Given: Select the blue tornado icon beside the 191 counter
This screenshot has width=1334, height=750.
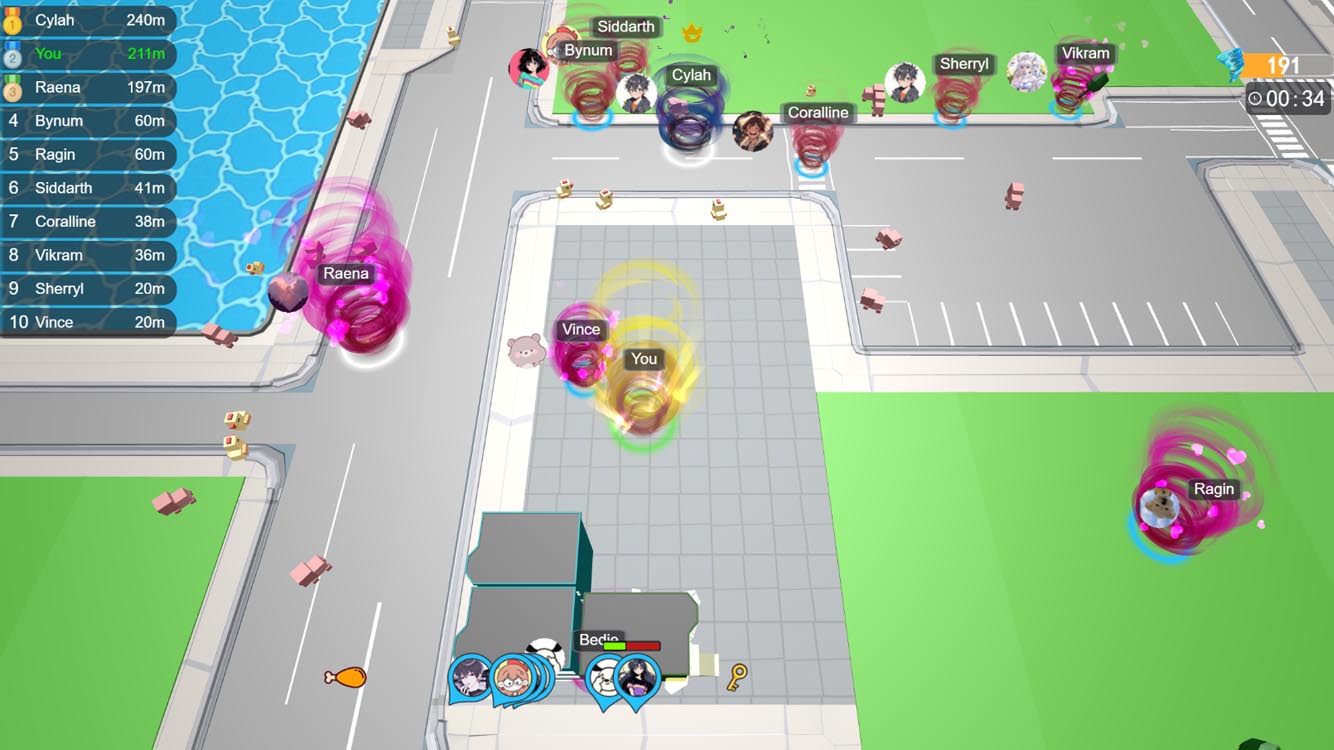Looking at the screenshot, I should click(1231, 62).
